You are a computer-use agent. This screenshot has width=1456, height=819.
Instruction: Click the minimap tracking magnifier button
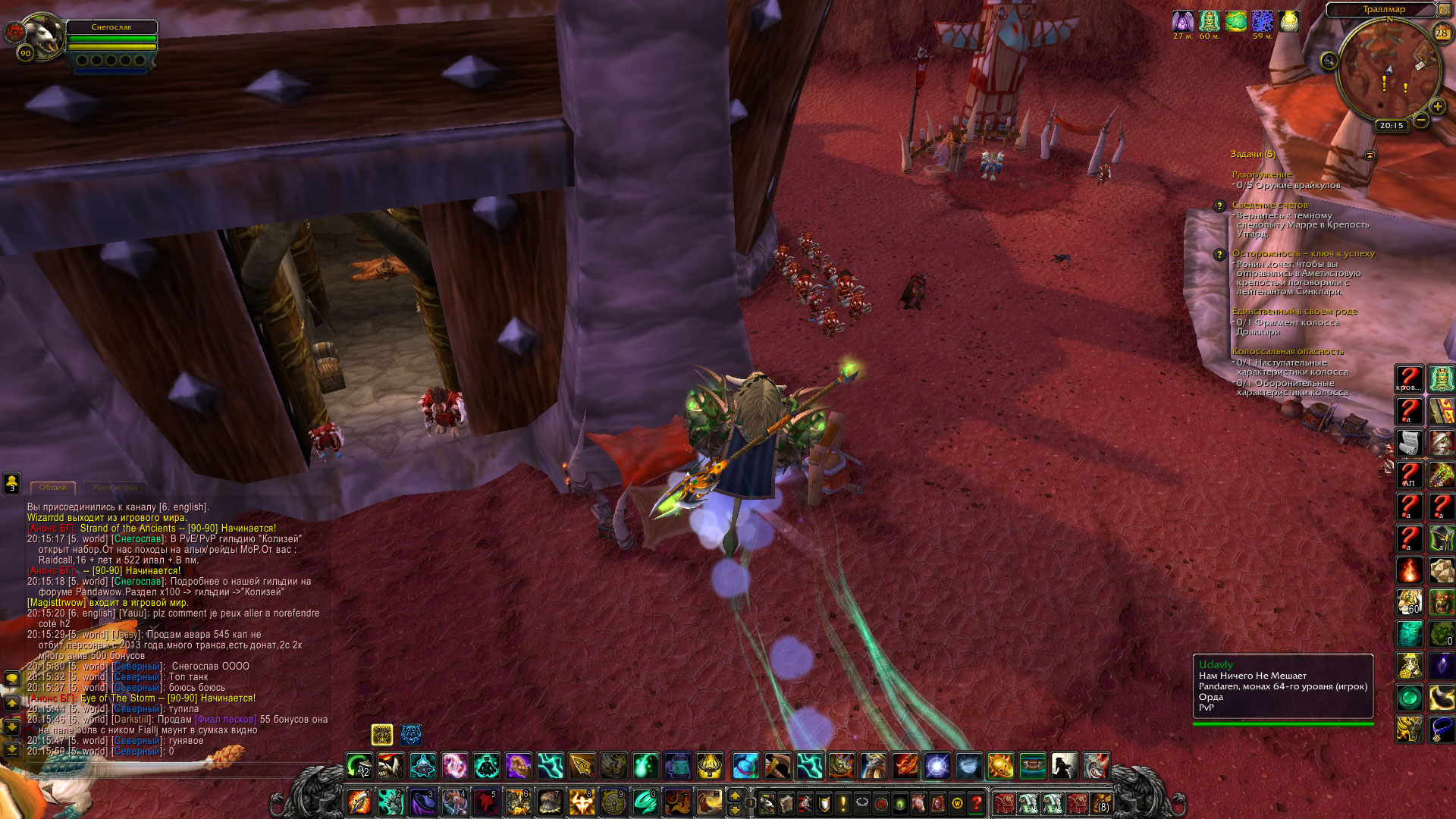click(1329, 61)
